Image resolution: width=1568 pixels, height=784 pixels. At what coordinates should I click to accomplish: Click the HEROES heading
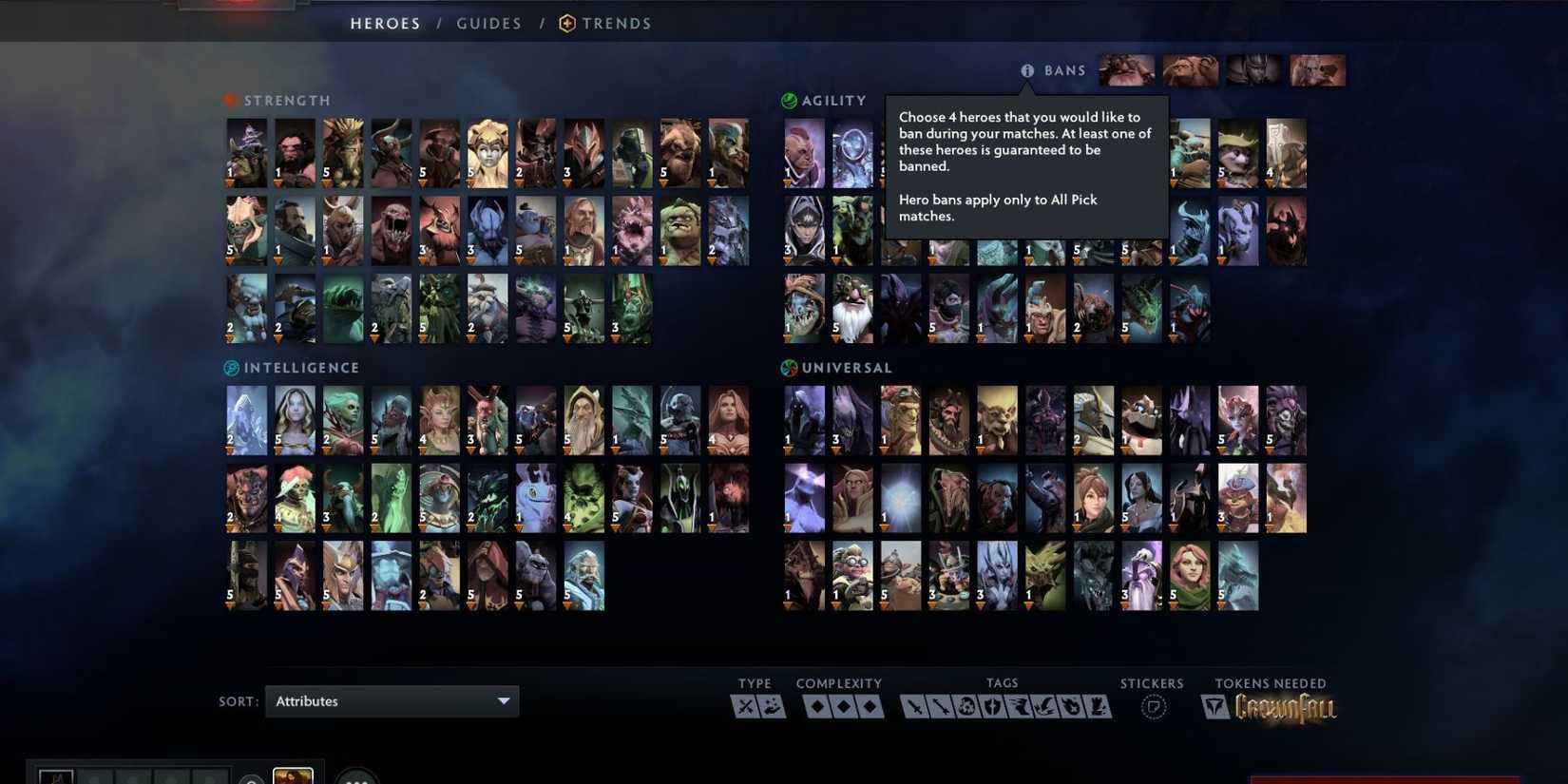click(385, 23)
